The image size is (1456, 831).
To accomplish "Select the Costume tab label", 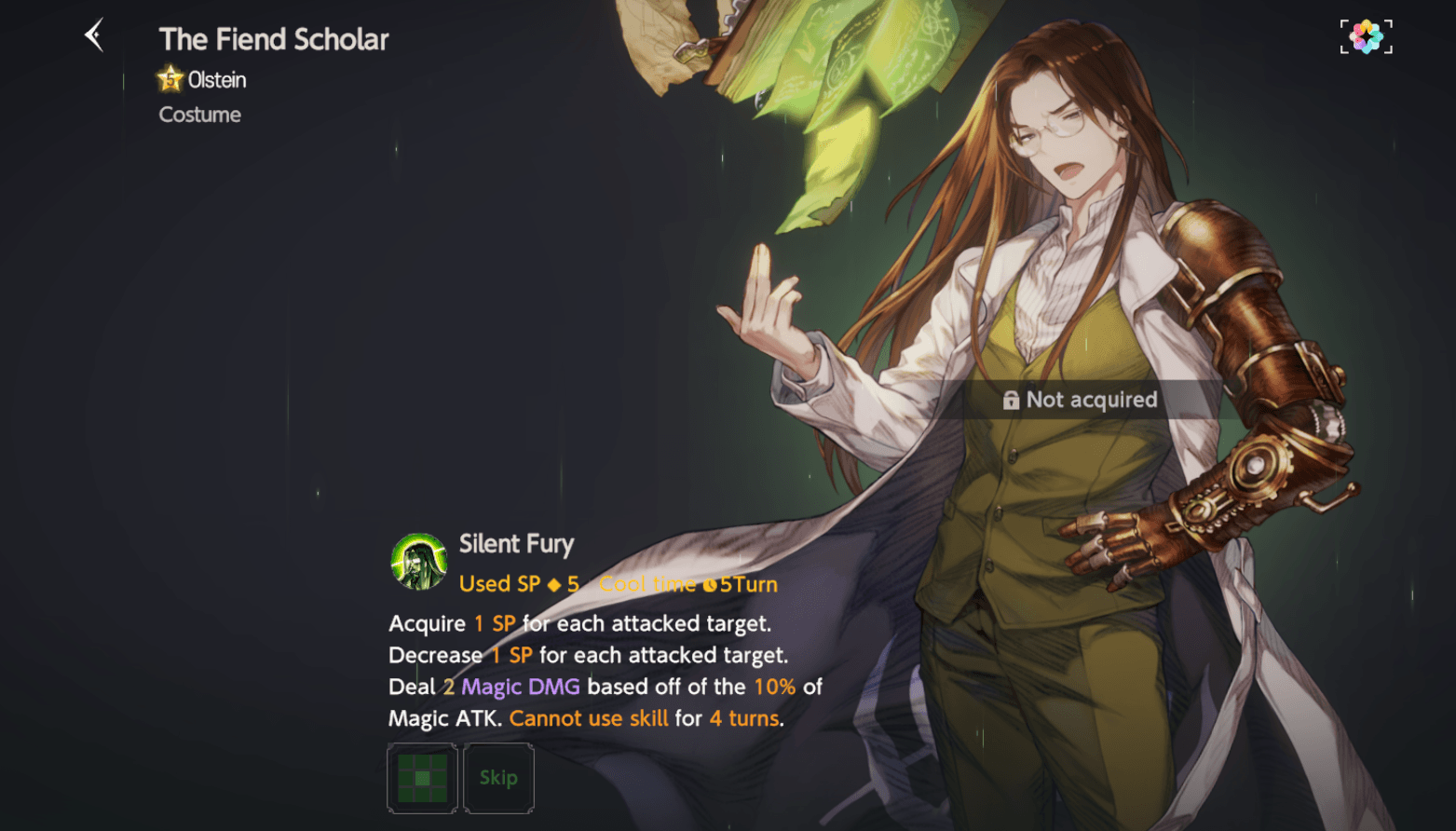I will (x=198, y=114).
